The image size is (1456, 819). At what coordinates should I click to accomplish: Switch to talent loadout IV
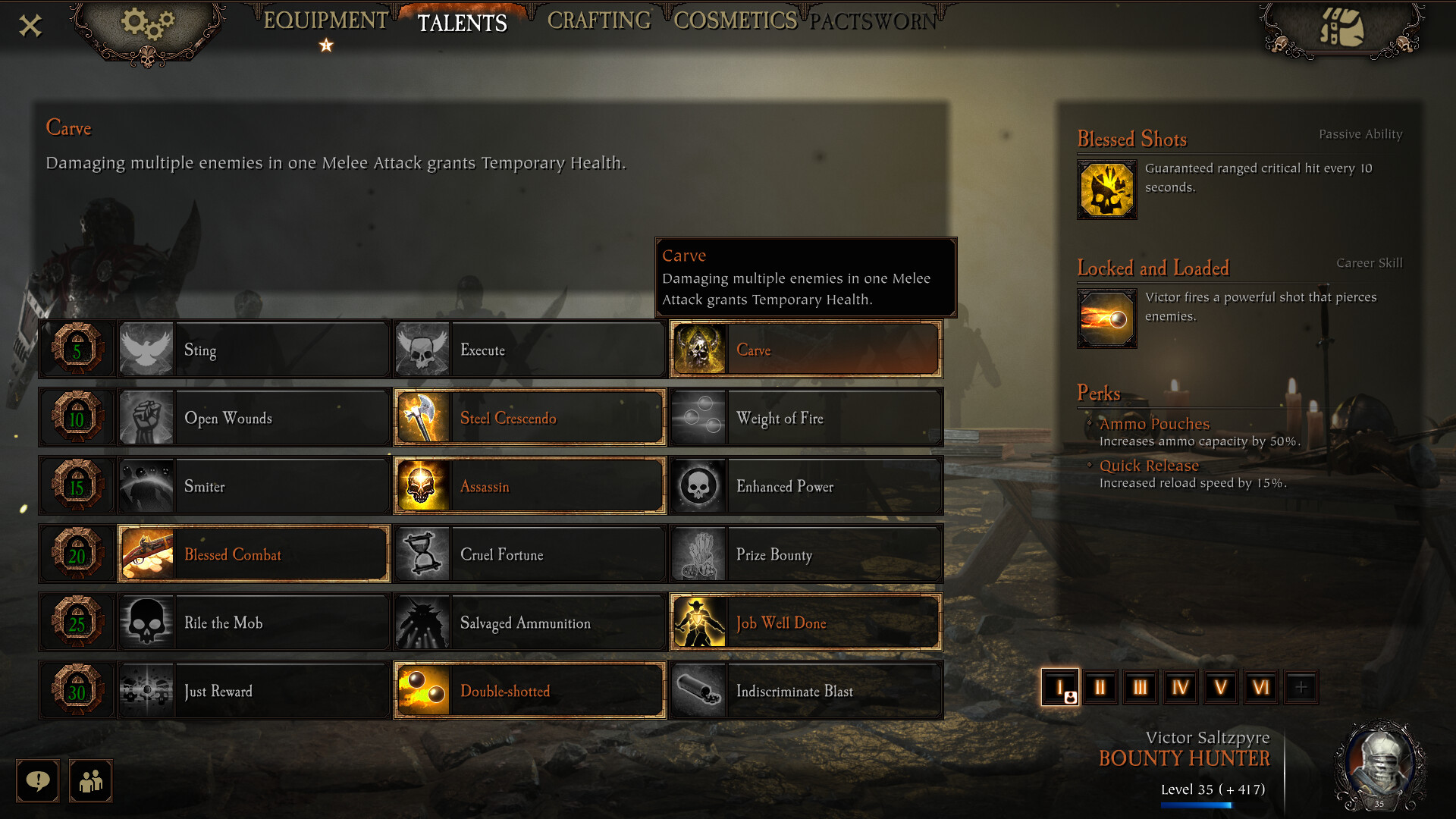1180,688
